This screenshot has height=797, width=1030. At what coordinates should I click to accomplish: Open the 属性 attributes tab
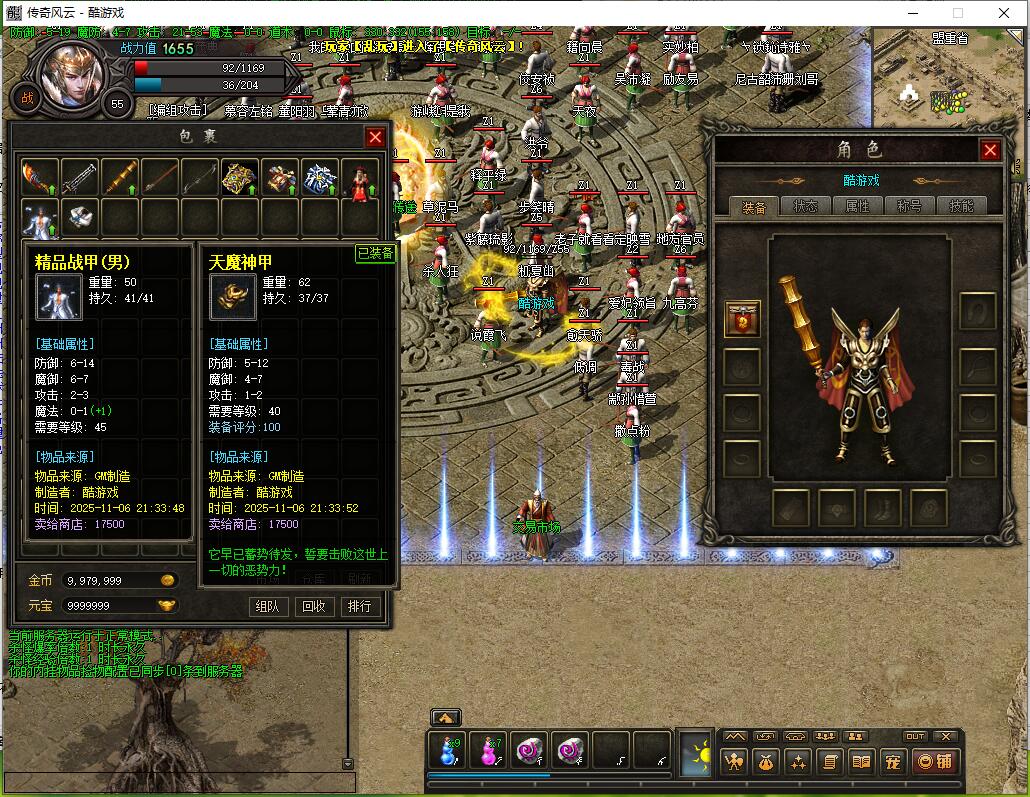click(857, 206)
